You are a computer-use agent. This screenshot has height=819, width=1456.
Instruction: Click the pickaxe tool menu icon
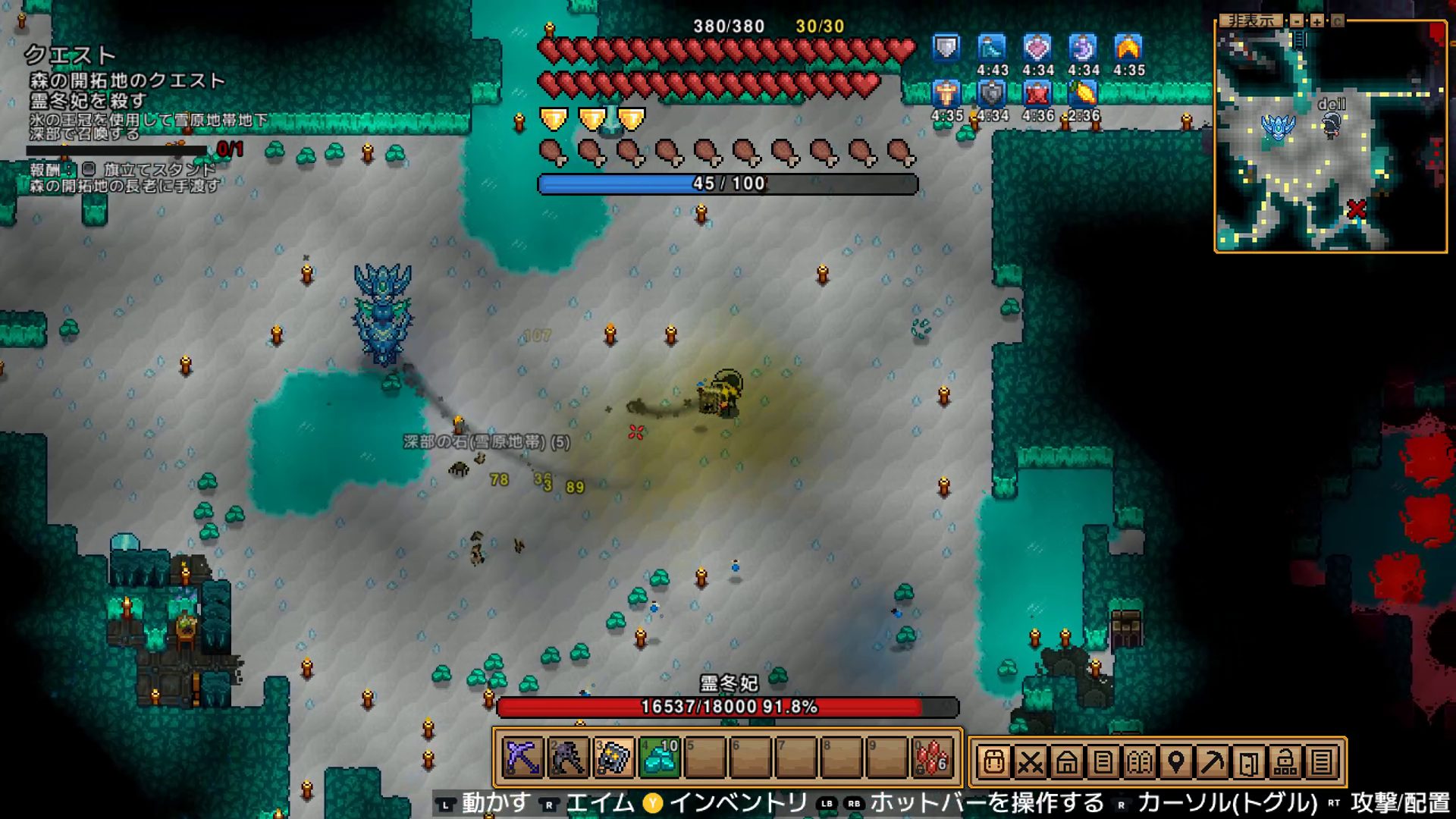click(1212, 762)
